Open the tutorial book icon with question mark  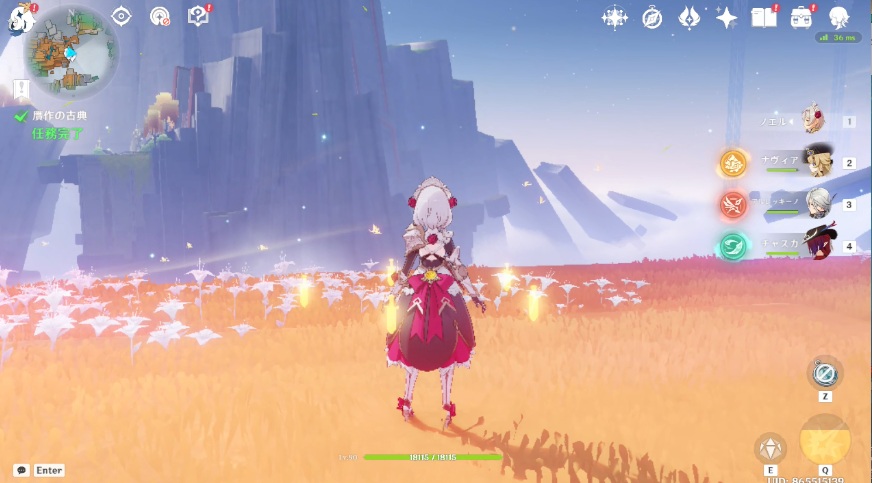(x=198, y=16)
